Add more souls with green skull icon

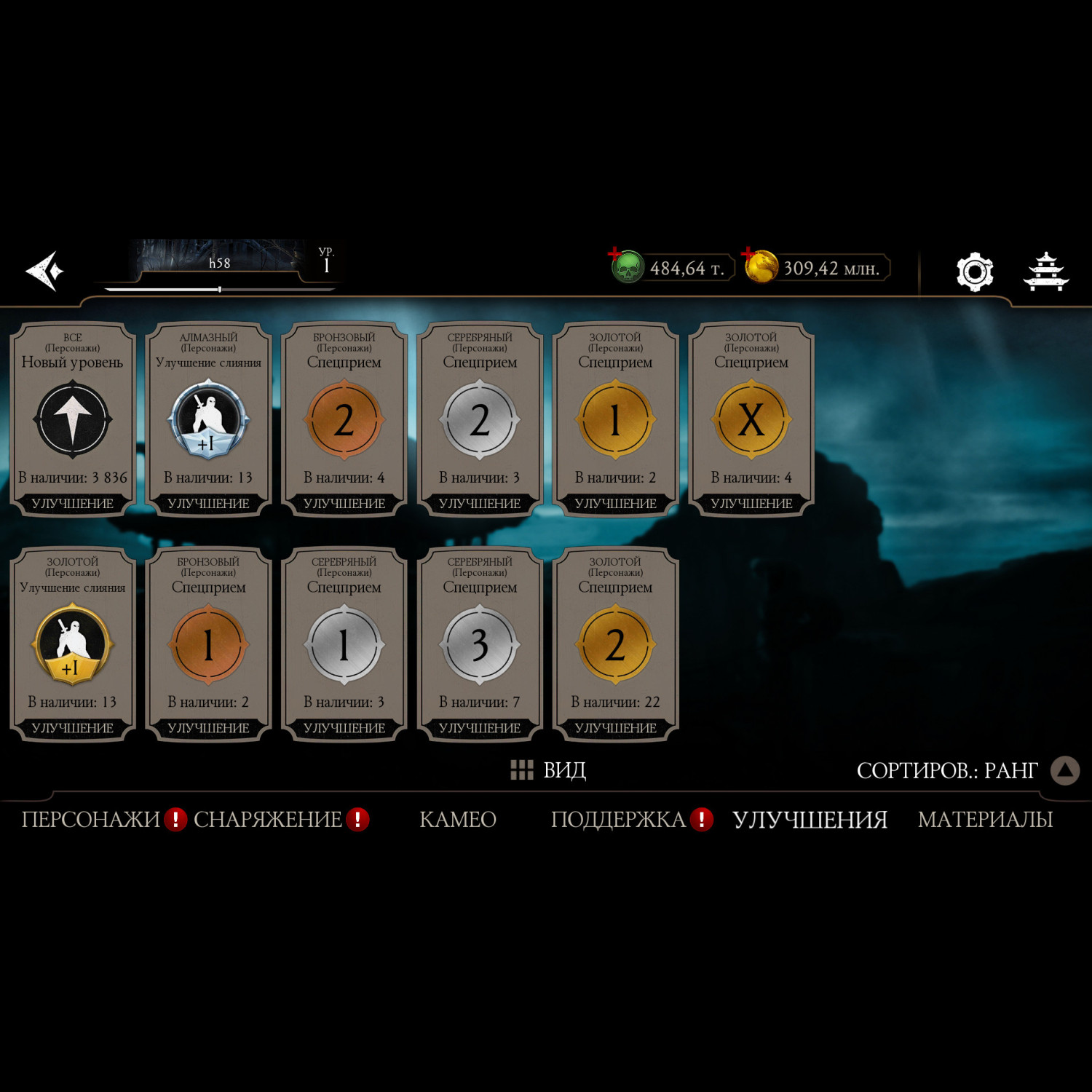(x=626, y=267)
